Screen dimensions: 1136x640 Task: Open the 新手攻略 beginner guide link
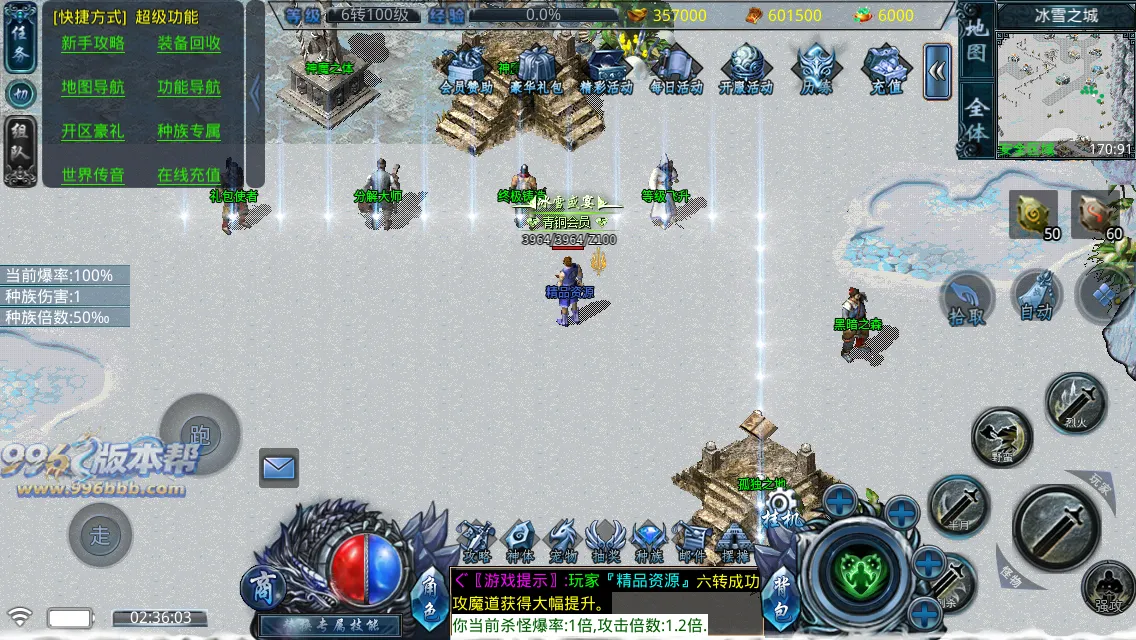[93, 44]
